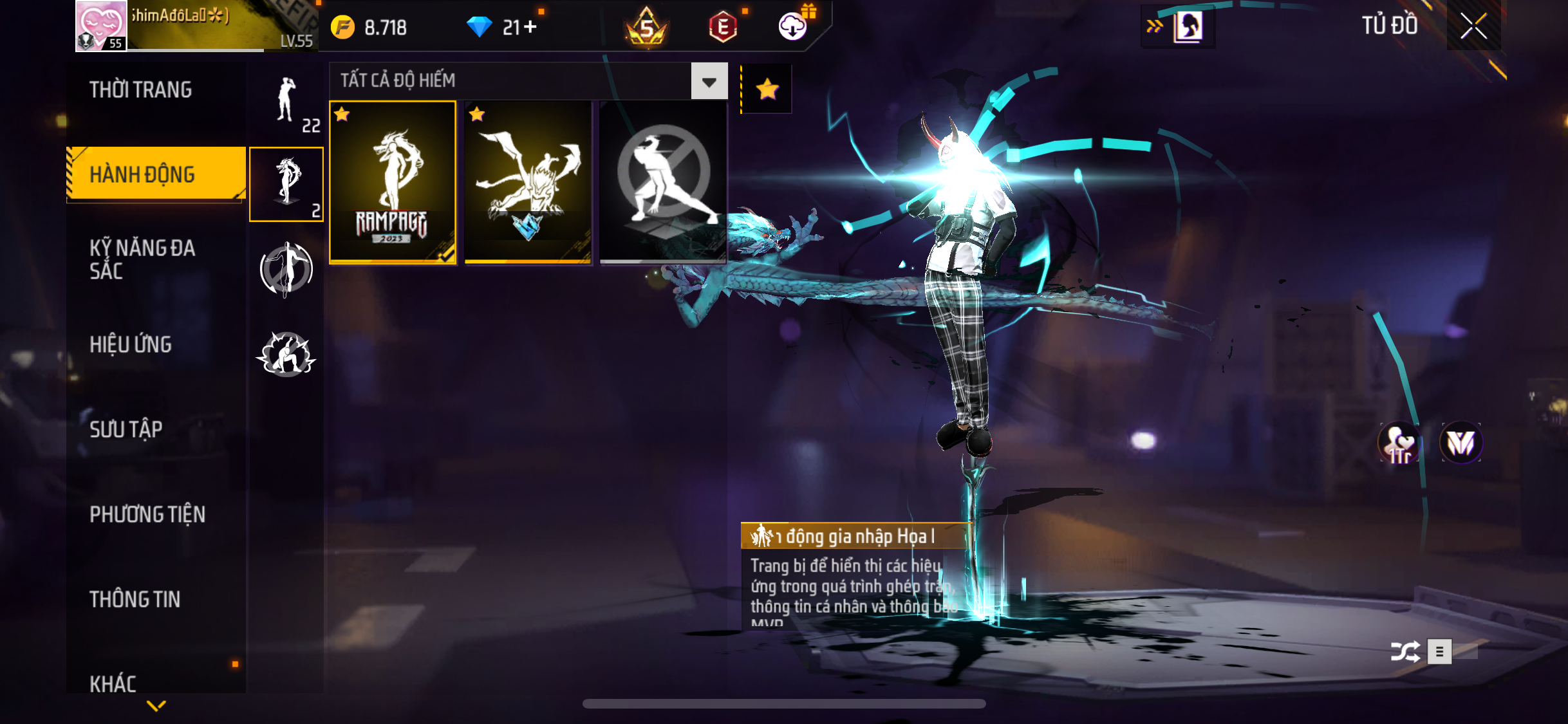
Task: Open the Khác category
Action: 113,683
